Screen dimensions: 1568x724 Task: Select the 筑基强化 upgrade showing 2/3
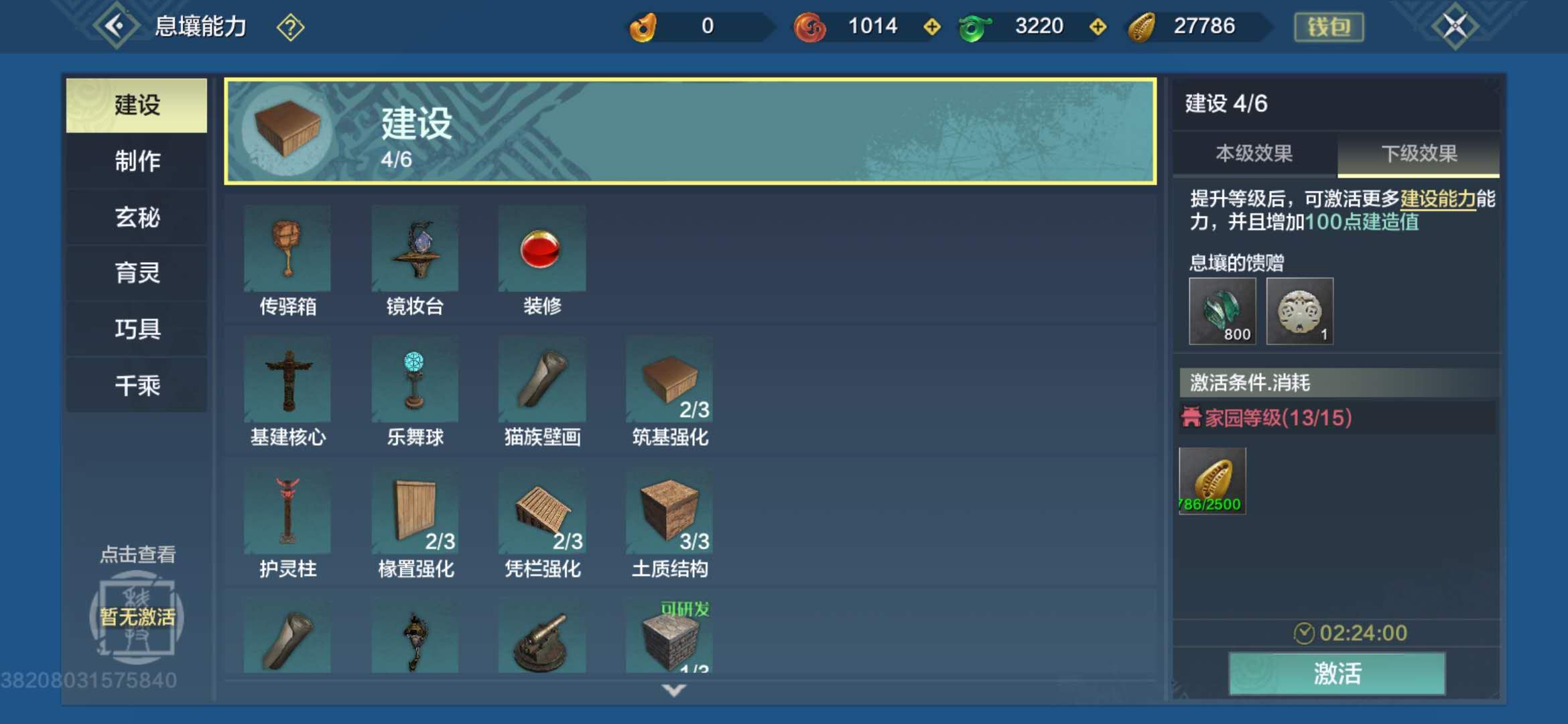(669, 379)
